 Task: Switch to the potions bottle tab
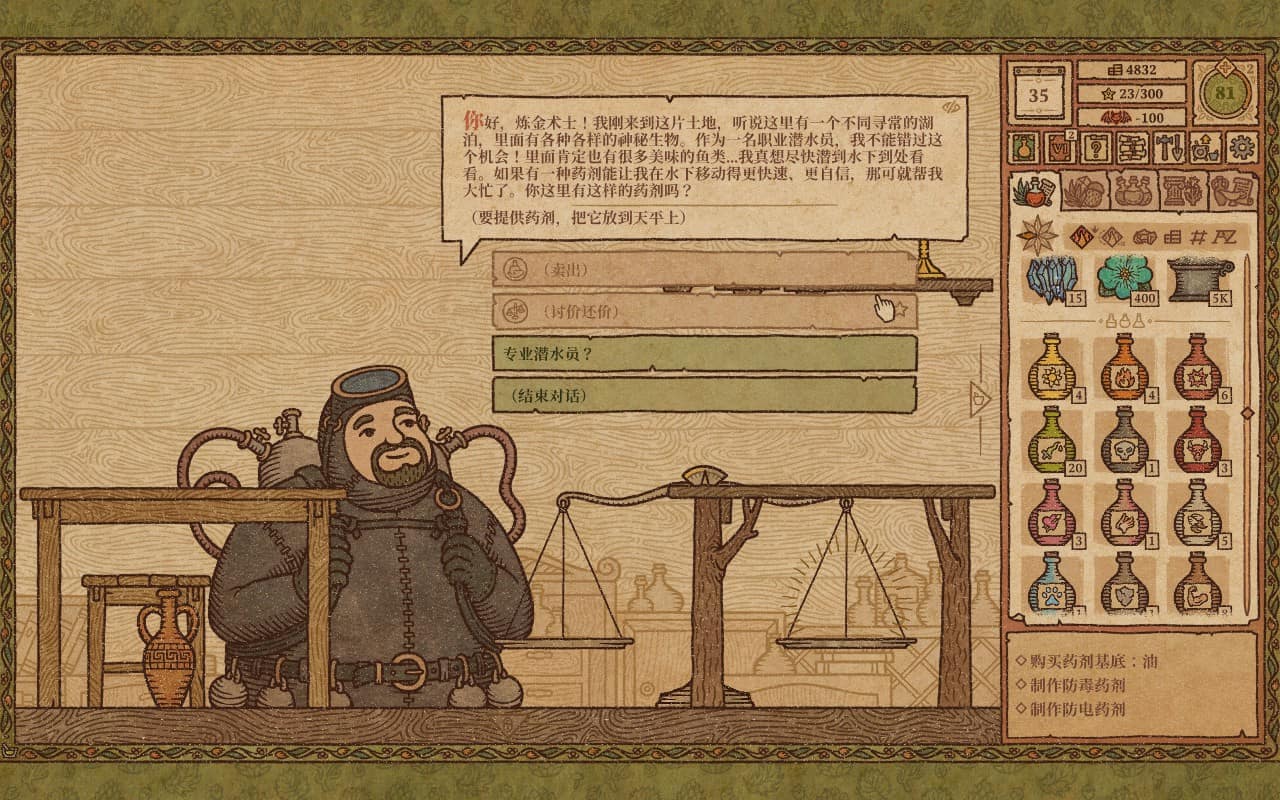coord(1132,190)
